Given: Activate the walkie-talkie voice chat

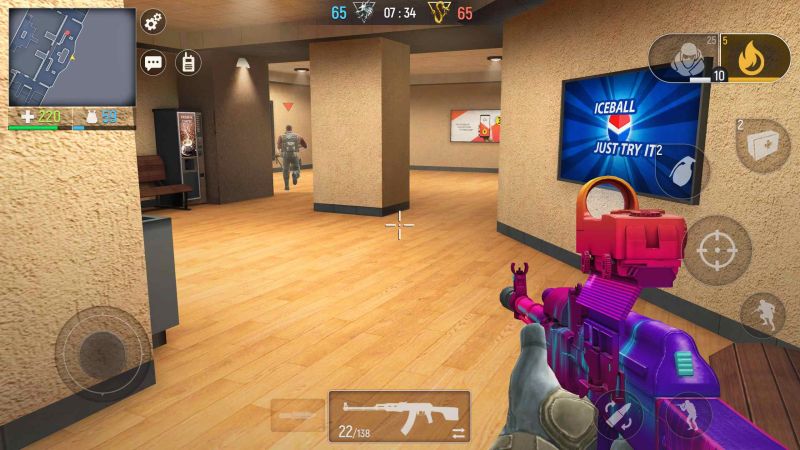Looking at the screenshot, I should tap(188, 62).
